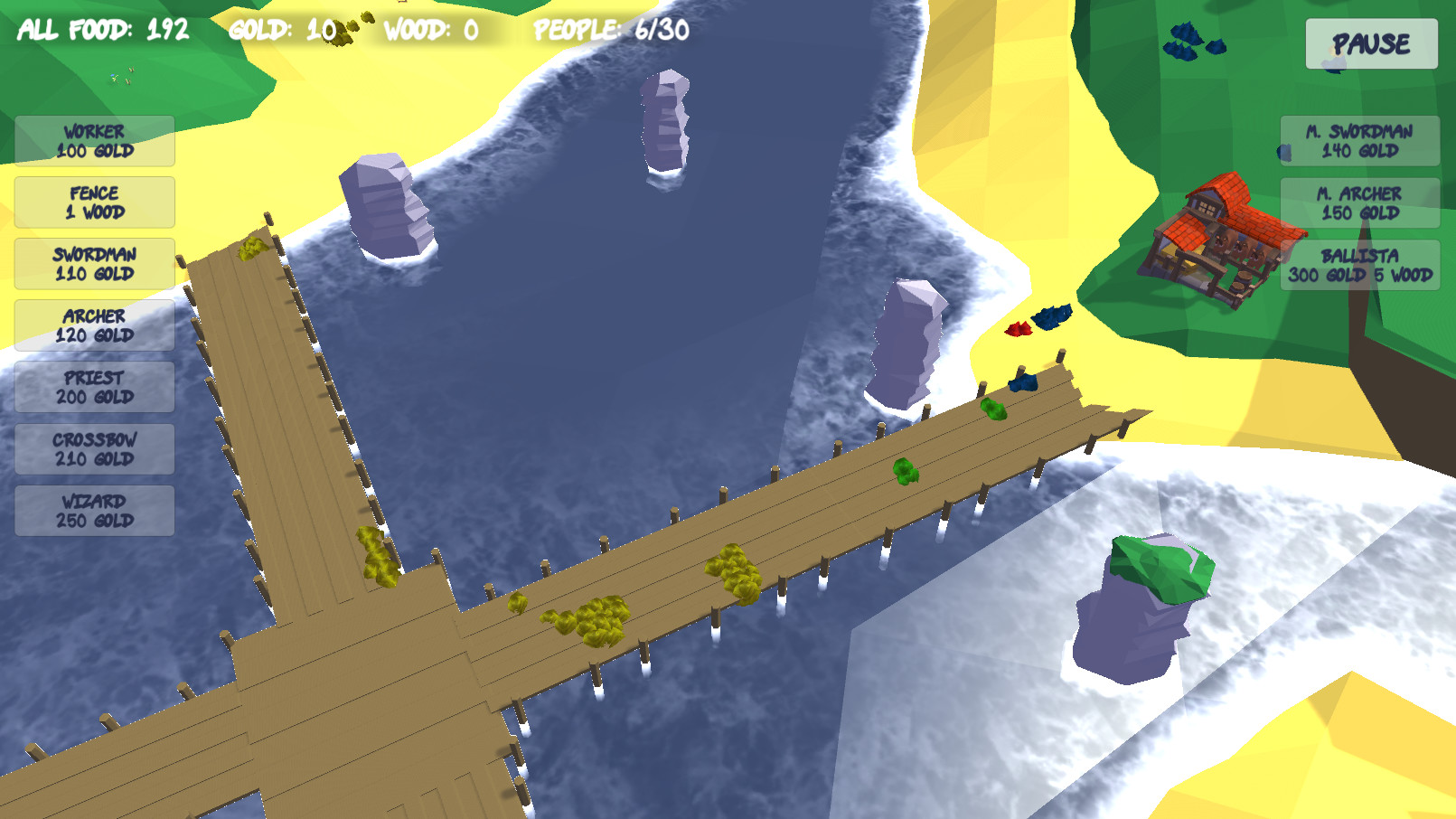
Task: Train an Archer for 120 gold
Action: [93, 325]
